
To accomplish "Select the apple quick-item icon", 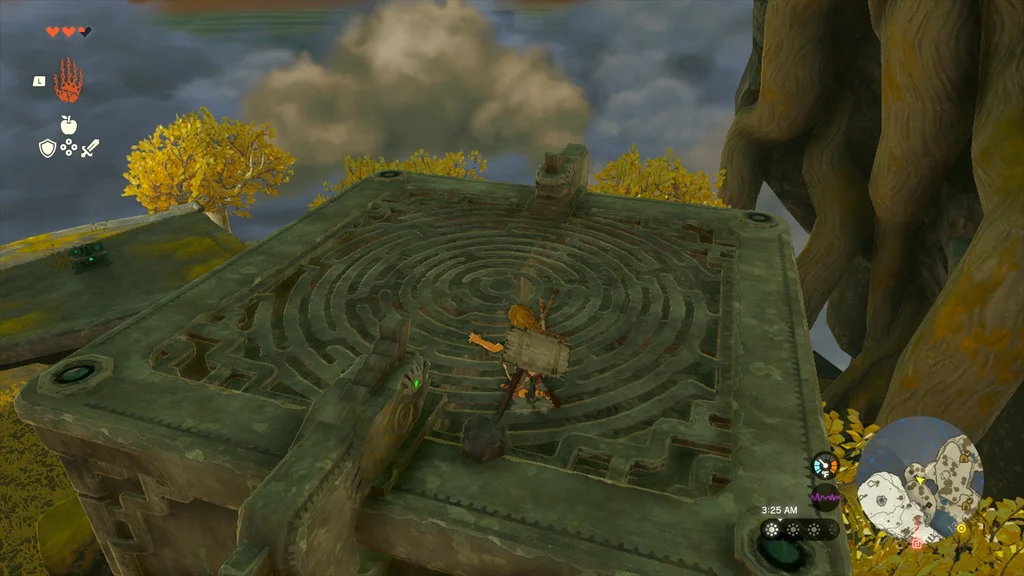I will click(x=68, y=125).
